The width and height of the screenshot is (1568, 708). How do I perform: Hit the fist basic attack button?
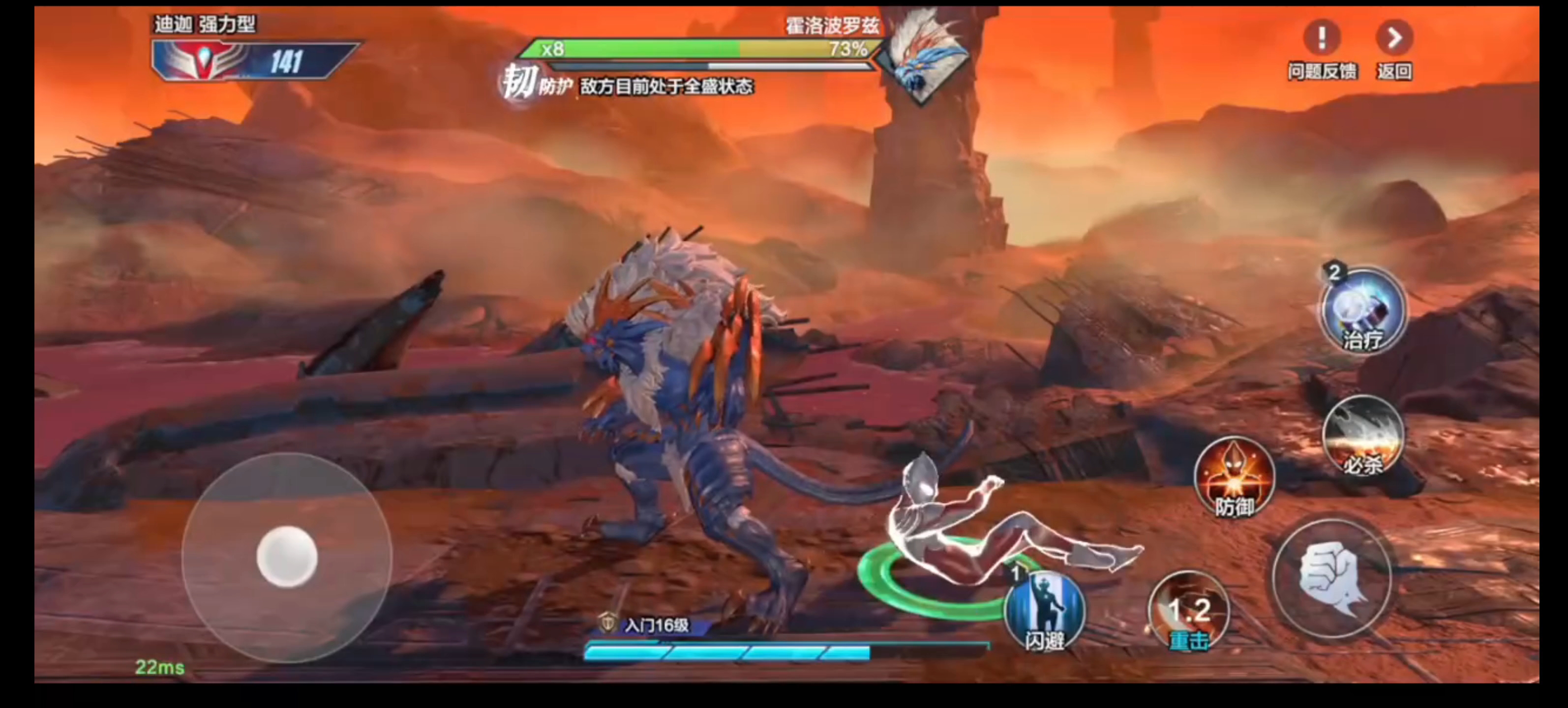(1332, 578)
